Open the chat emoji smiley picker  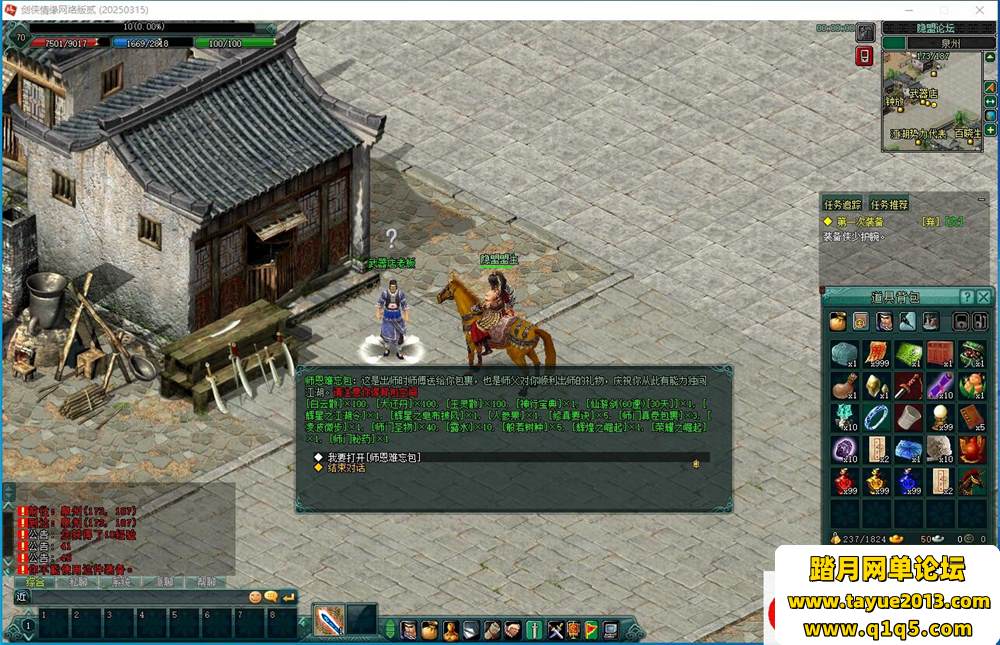point(256,597)
